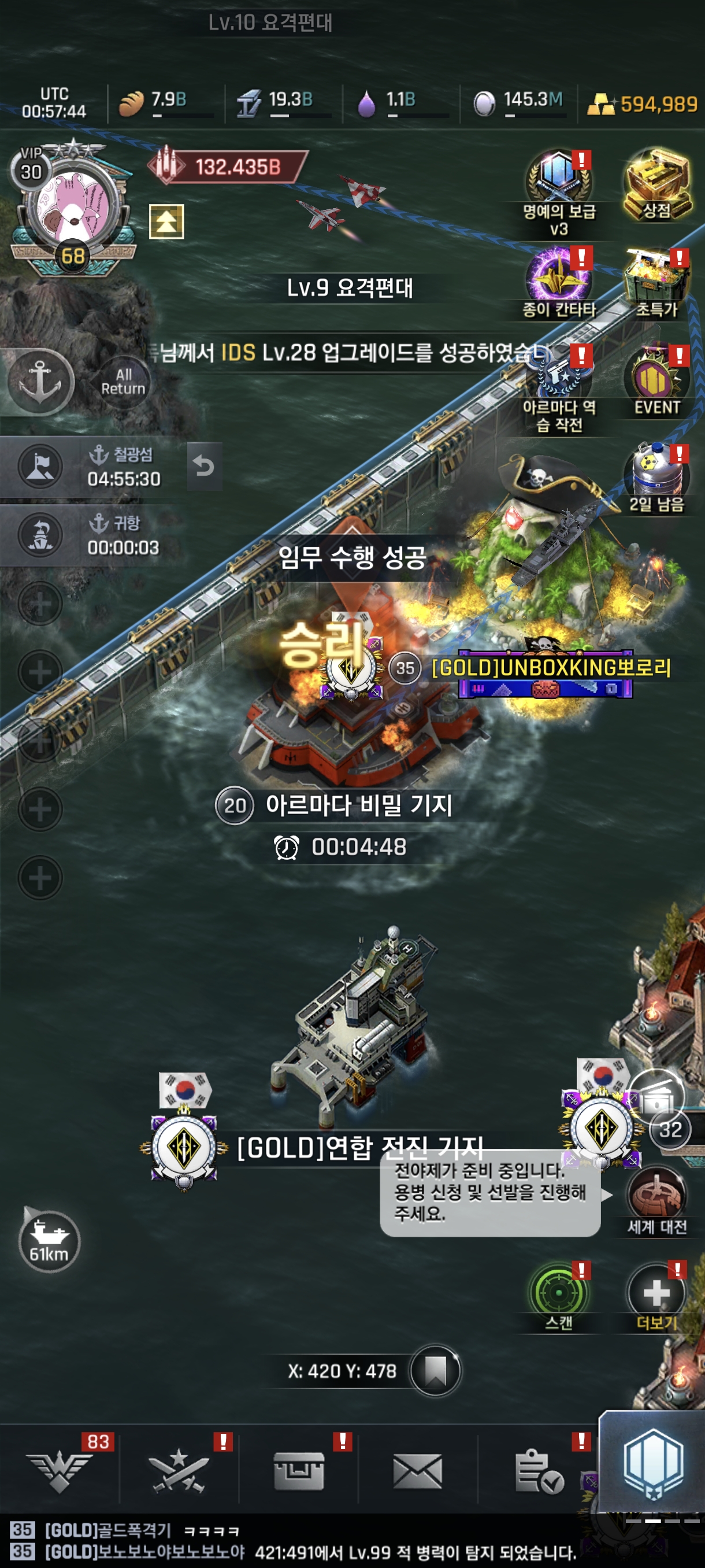Open the mail envelope in the bottom bar

[417, 1471]
